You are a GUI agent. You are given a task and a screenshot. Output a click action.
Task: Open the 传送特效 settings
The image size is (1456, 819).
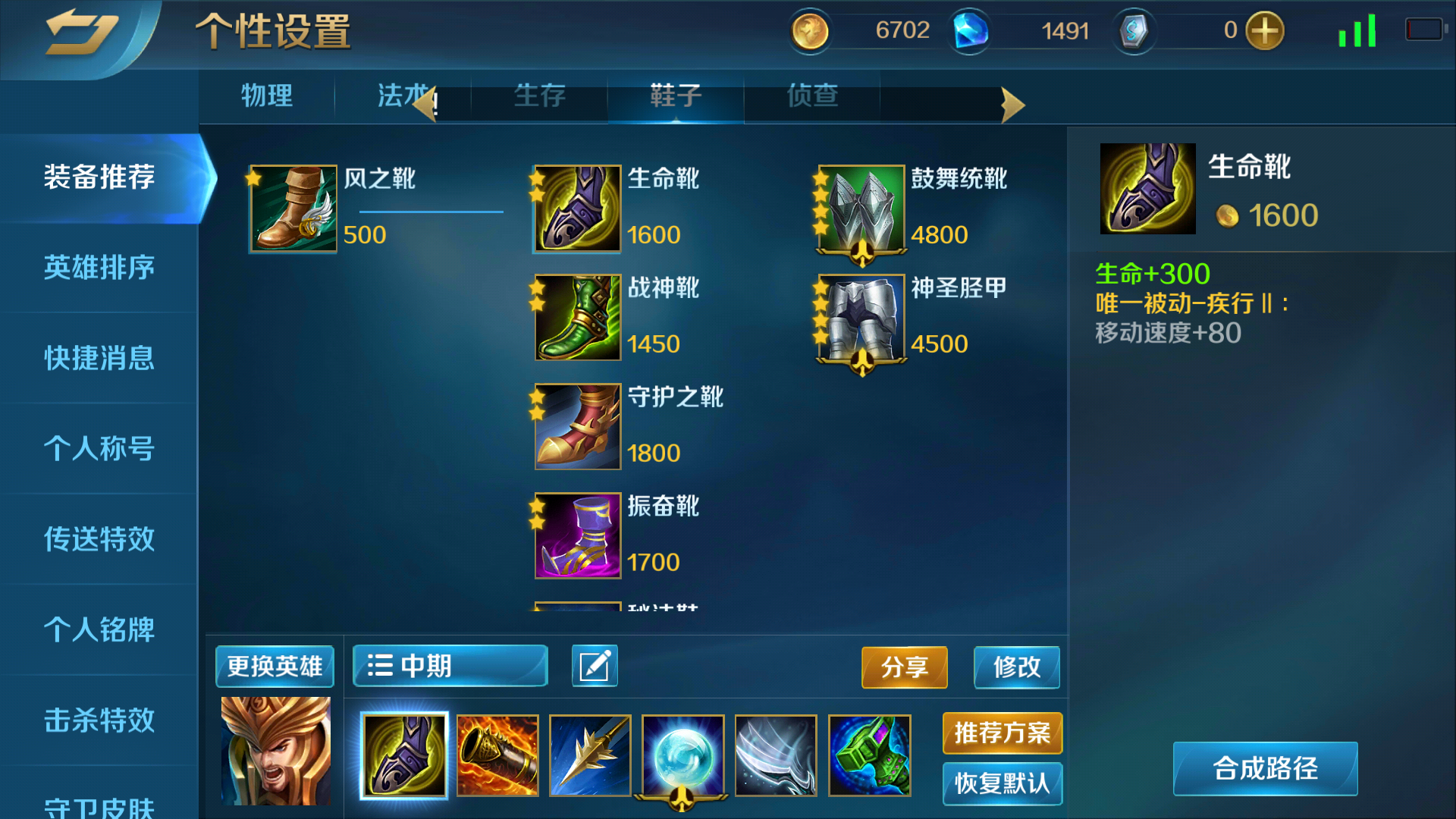pyautogui.click(x=99, y=539)
